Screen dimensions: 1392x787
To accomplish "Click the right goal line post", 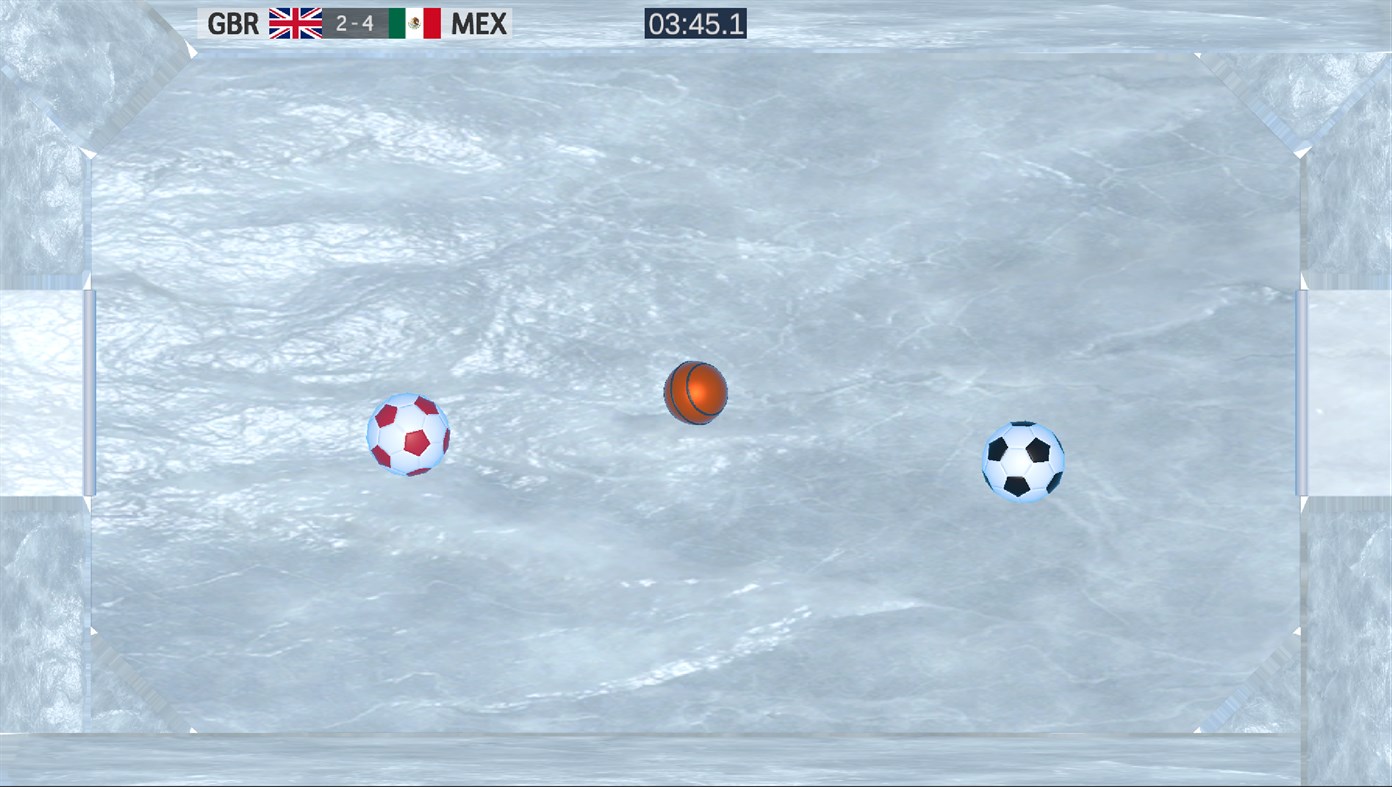I will pyautogui.click(x=1301, y=392).
